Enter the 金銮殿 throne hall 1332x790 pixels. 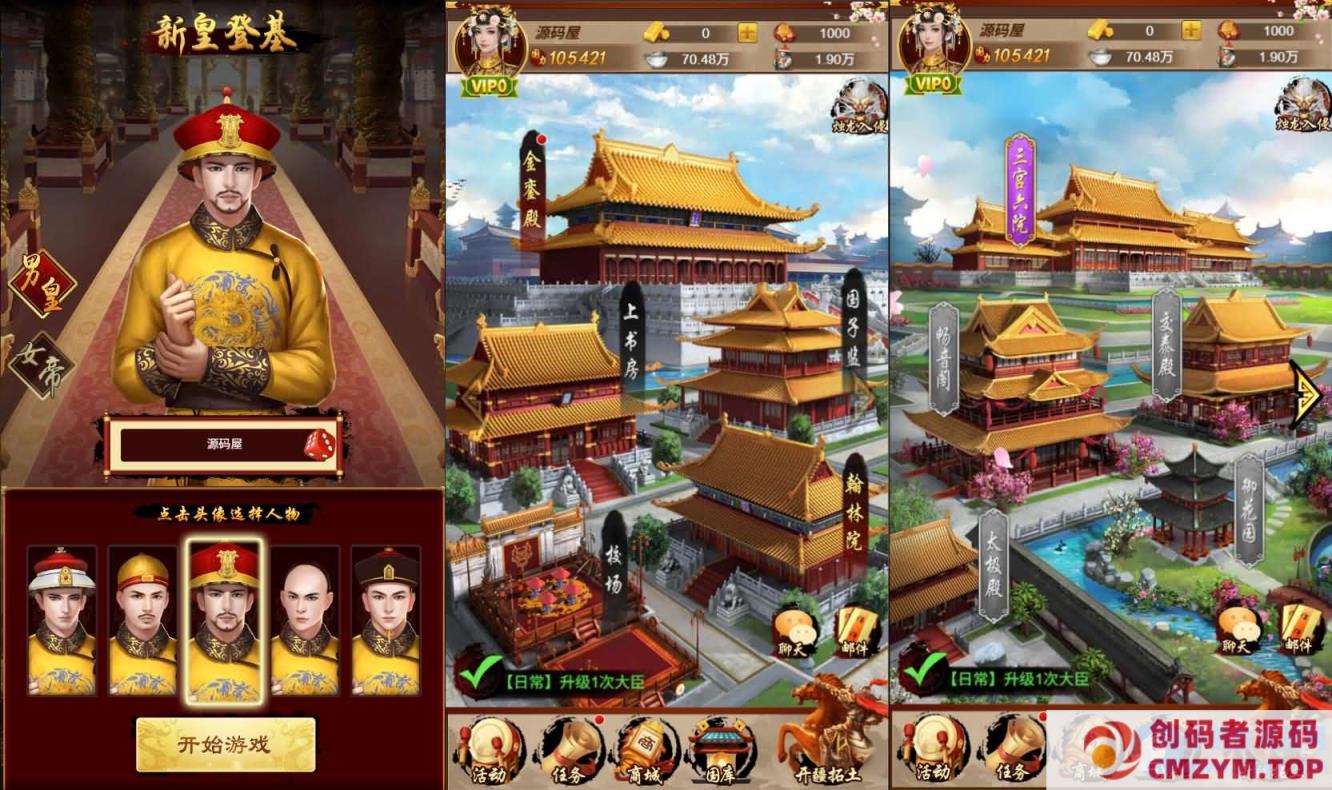531,193
